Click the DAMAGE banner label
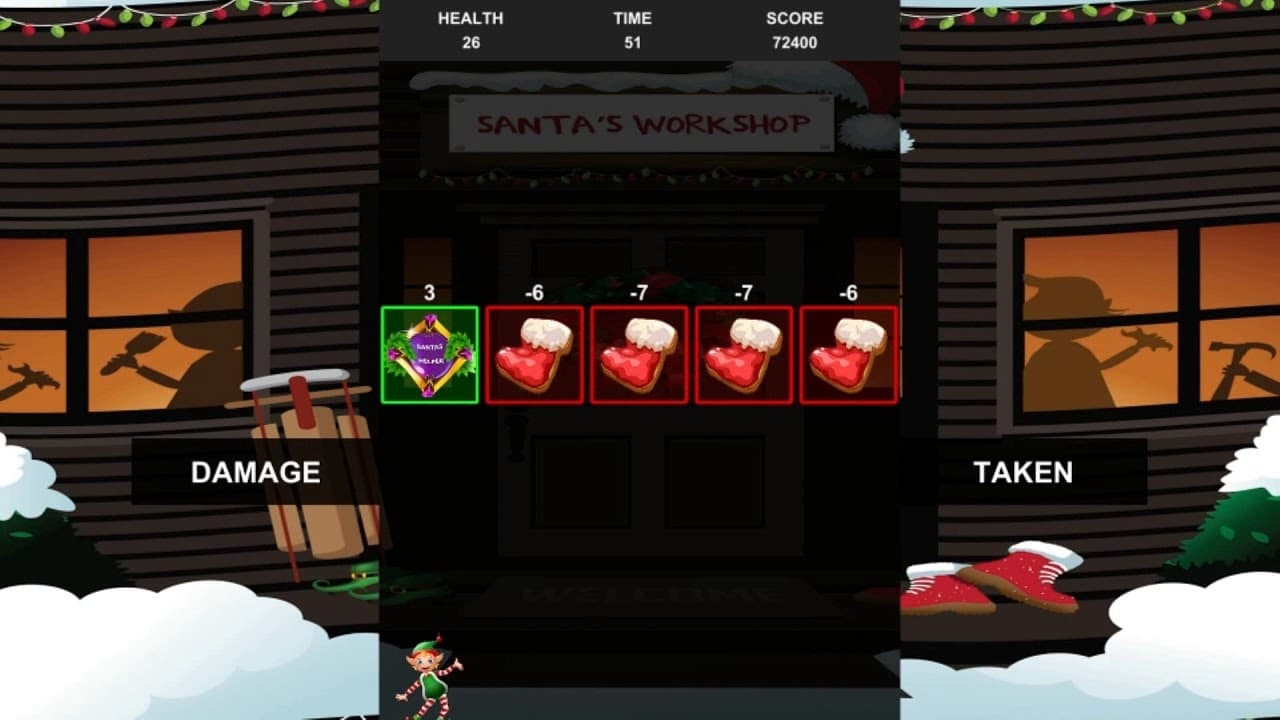 (x=253, y=473)
